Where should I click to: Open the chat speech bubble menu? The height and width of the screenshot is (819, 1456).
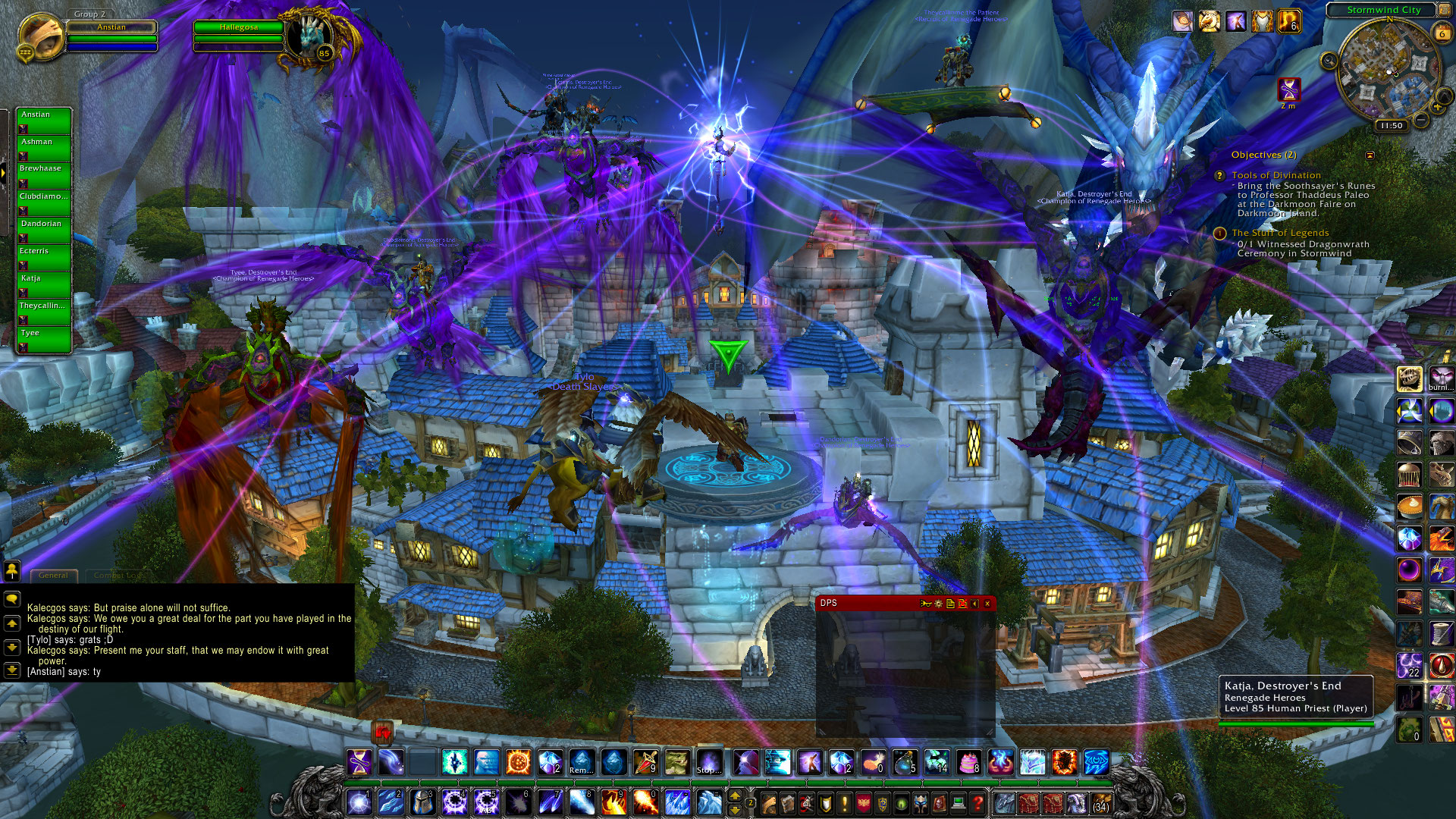pos(11,599)
